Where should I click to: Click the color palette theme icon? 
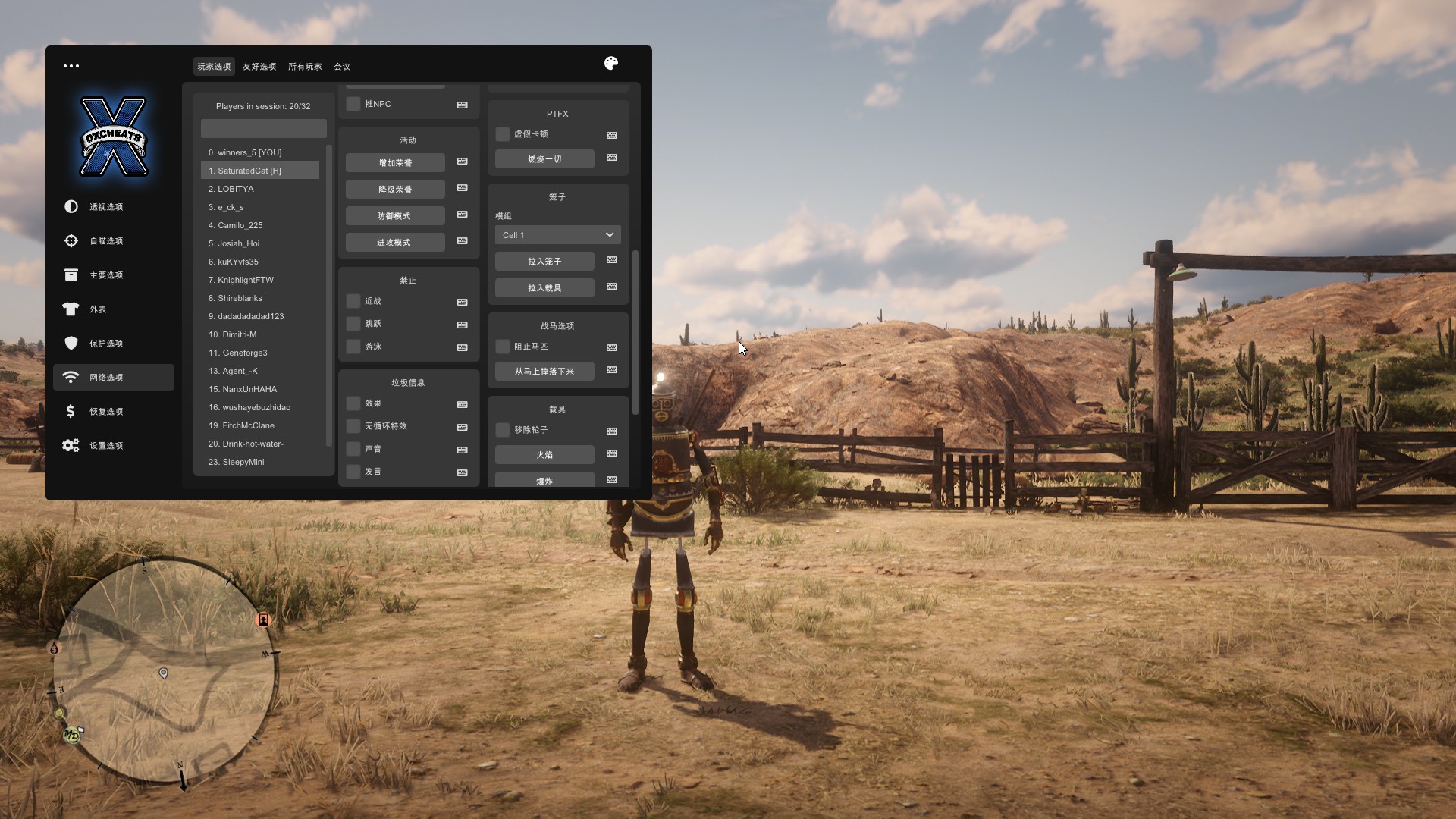pyautogui.click(x=611, y=64)
